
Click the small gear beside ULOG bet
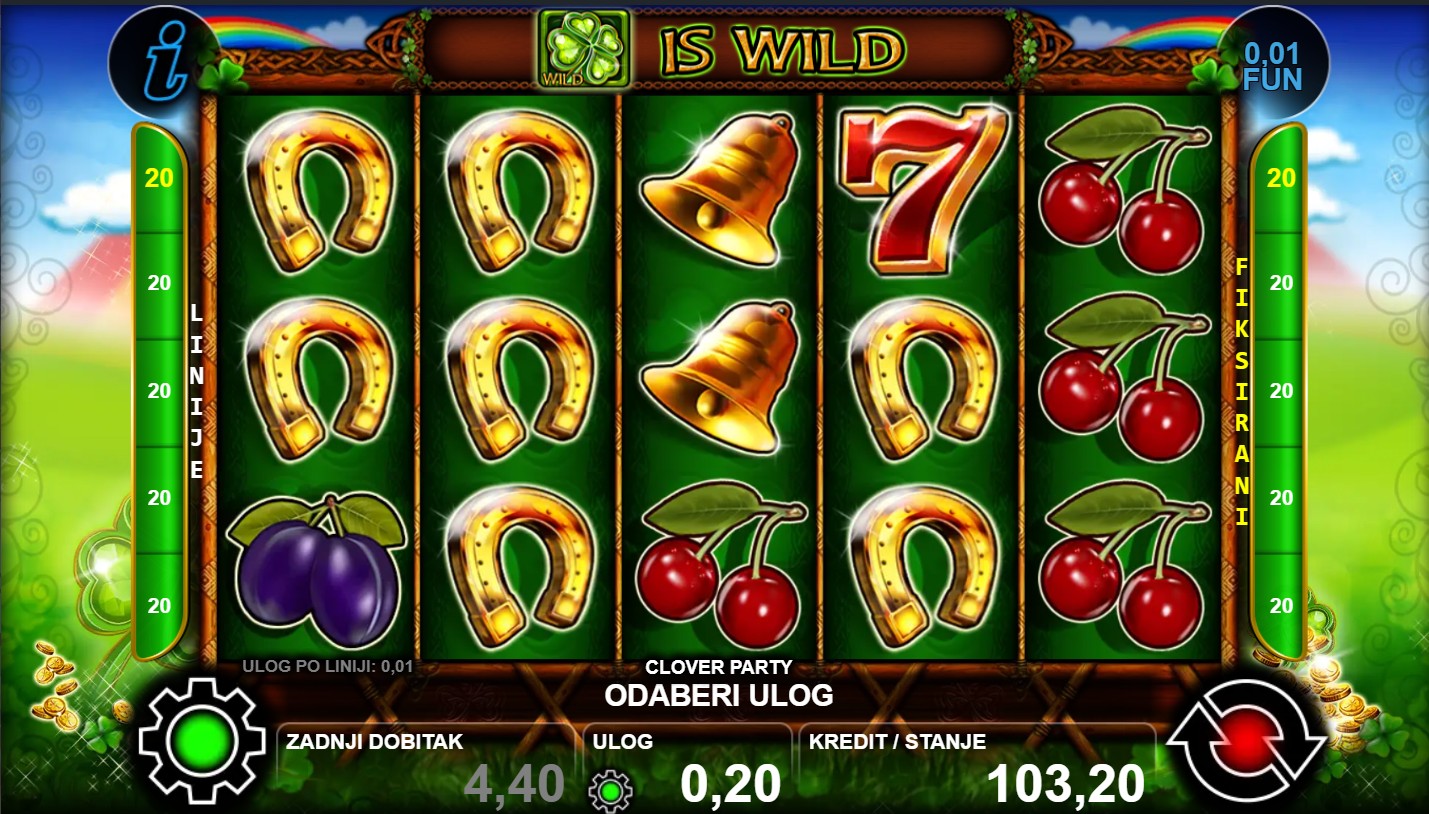[610, 790]
